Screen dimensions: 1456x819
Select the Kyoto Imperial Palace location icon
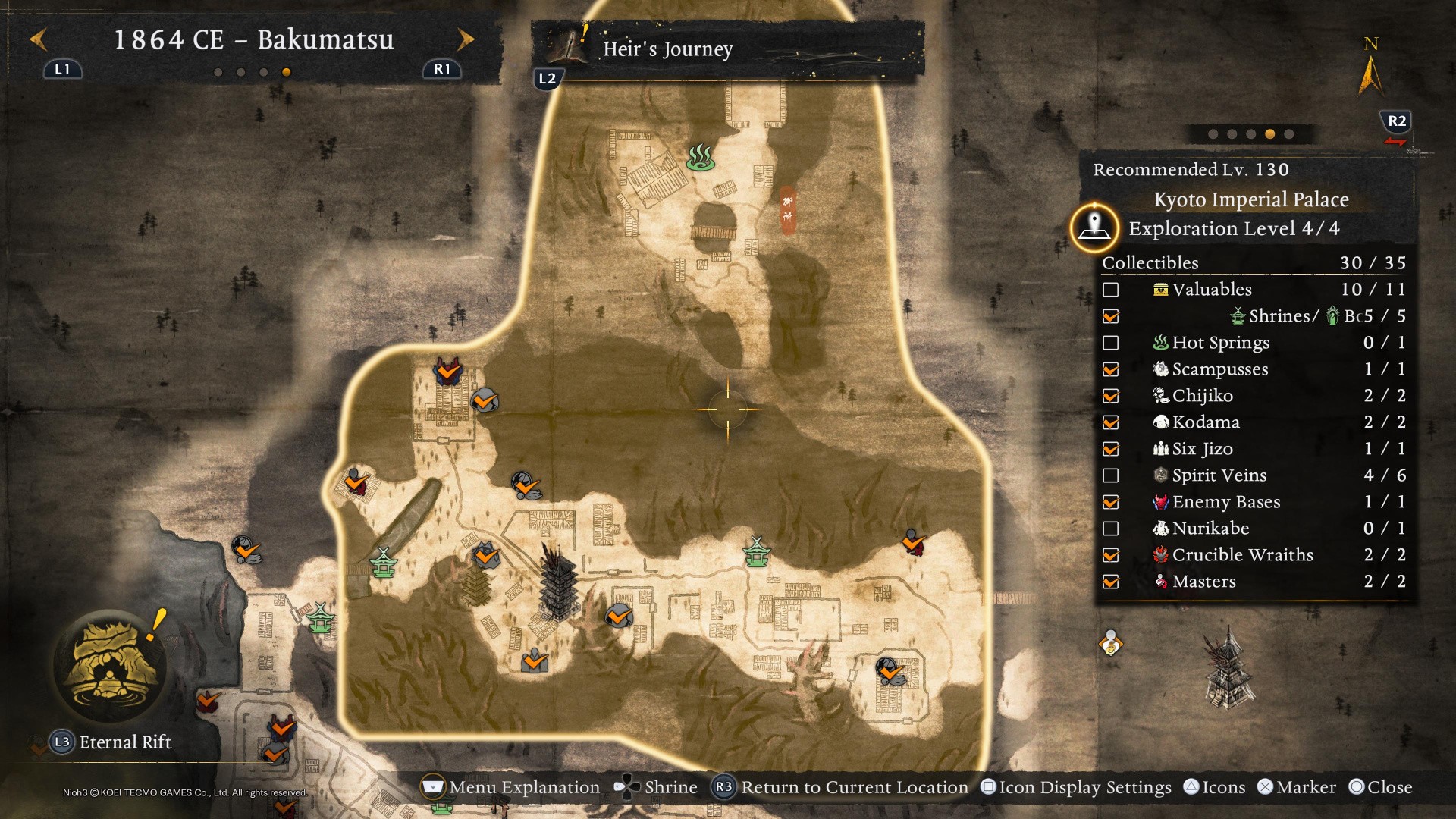tap(1094, 227)
